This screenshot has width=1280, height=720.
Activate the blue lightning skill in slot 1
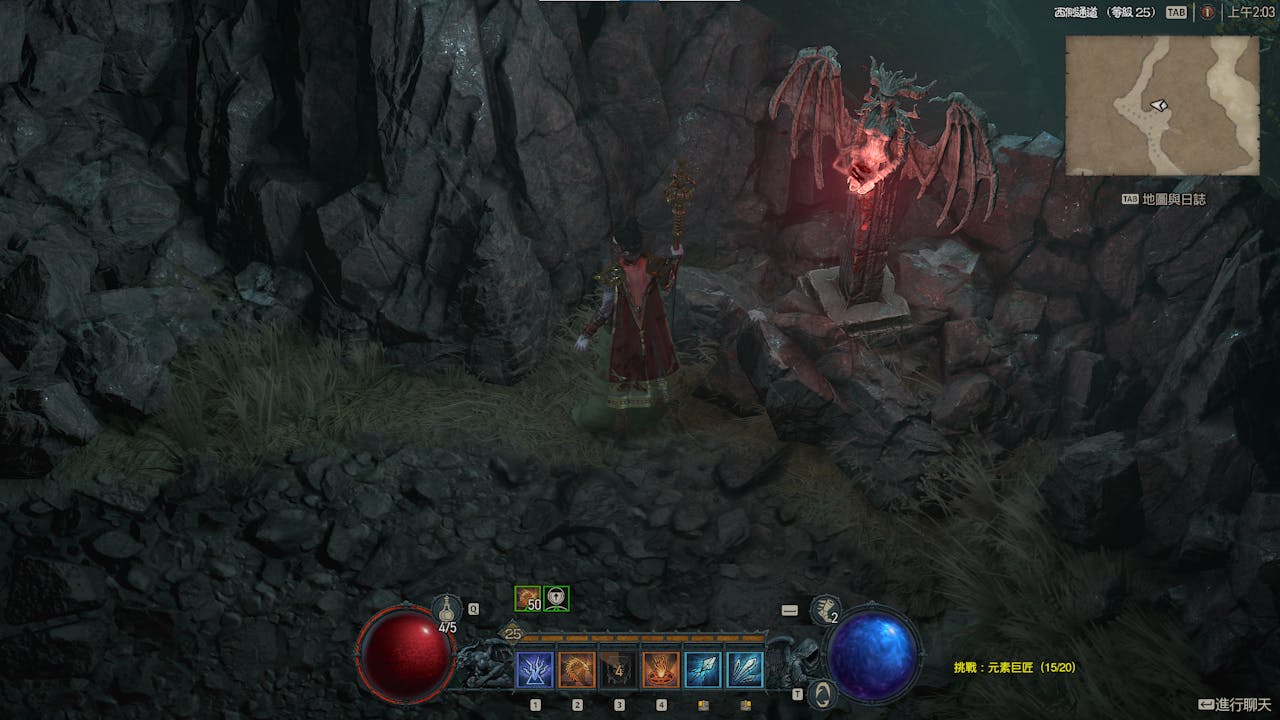[534, 669]
